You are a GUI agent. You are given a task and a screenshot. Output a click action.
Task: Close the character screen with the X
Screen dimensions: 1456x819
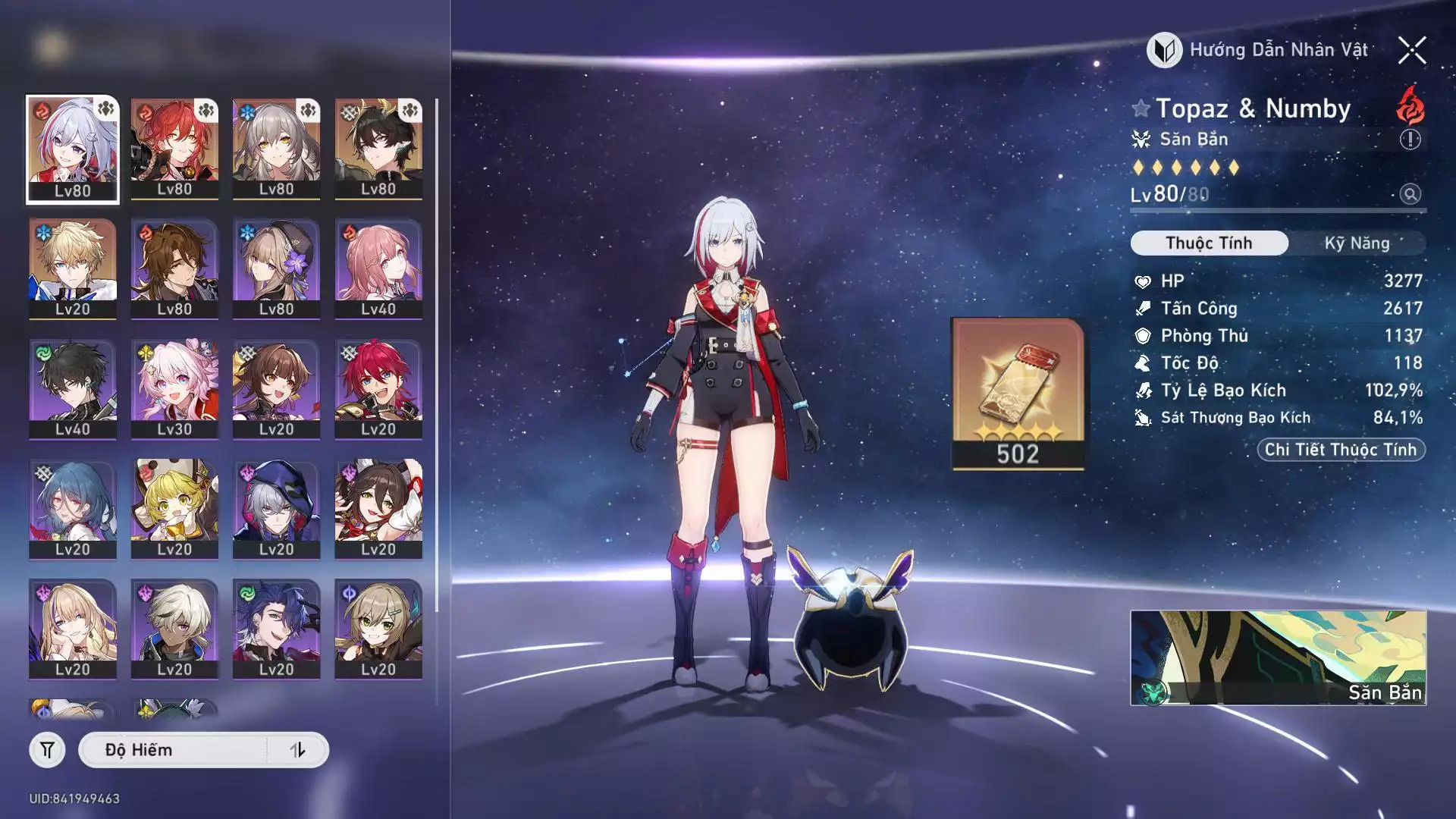coord(1411,51)
